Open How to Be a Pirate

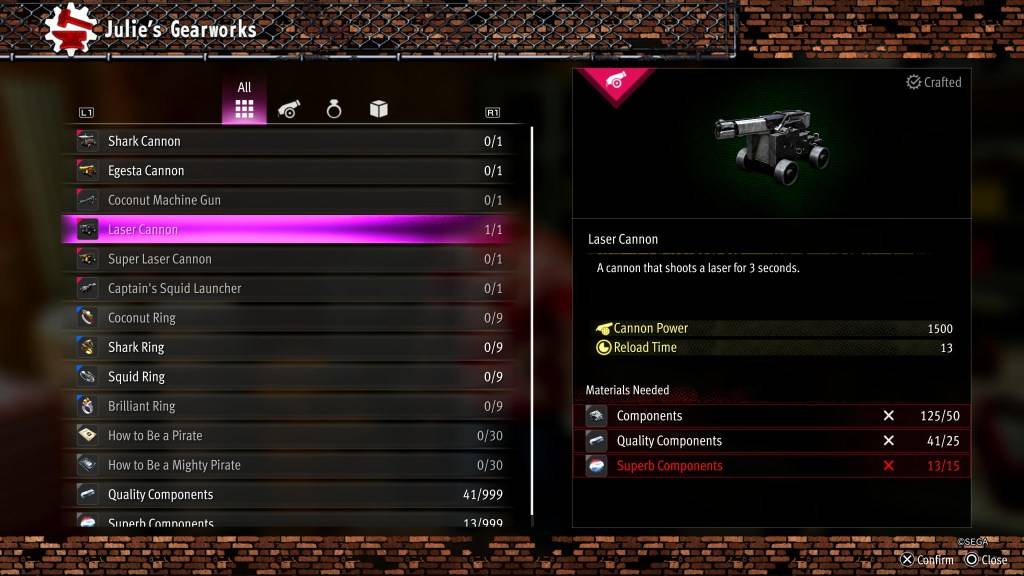click(x=290, y=436)
